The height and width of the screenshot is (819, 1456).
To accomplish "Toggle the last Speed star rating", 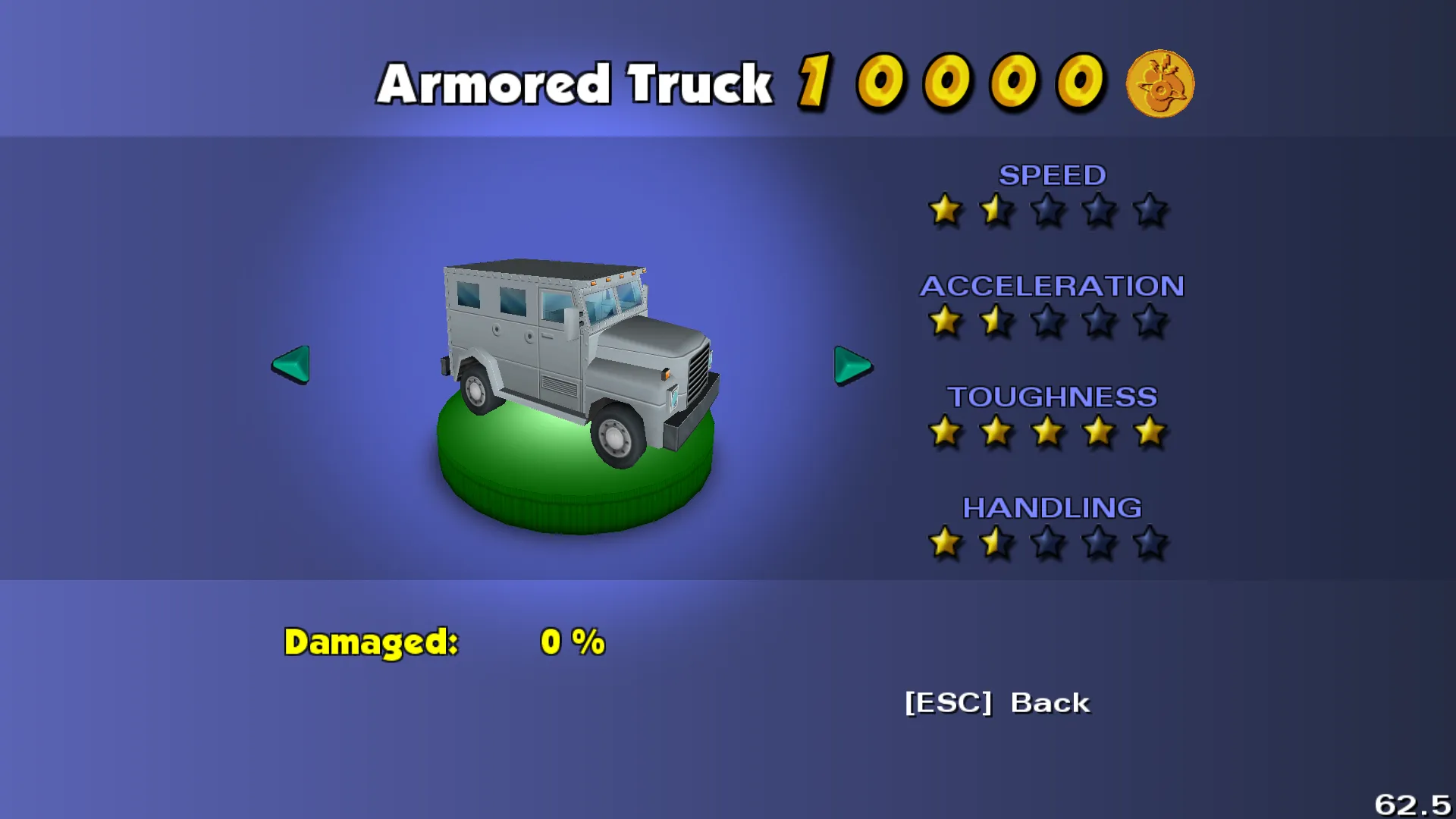I will point(1150,211).
